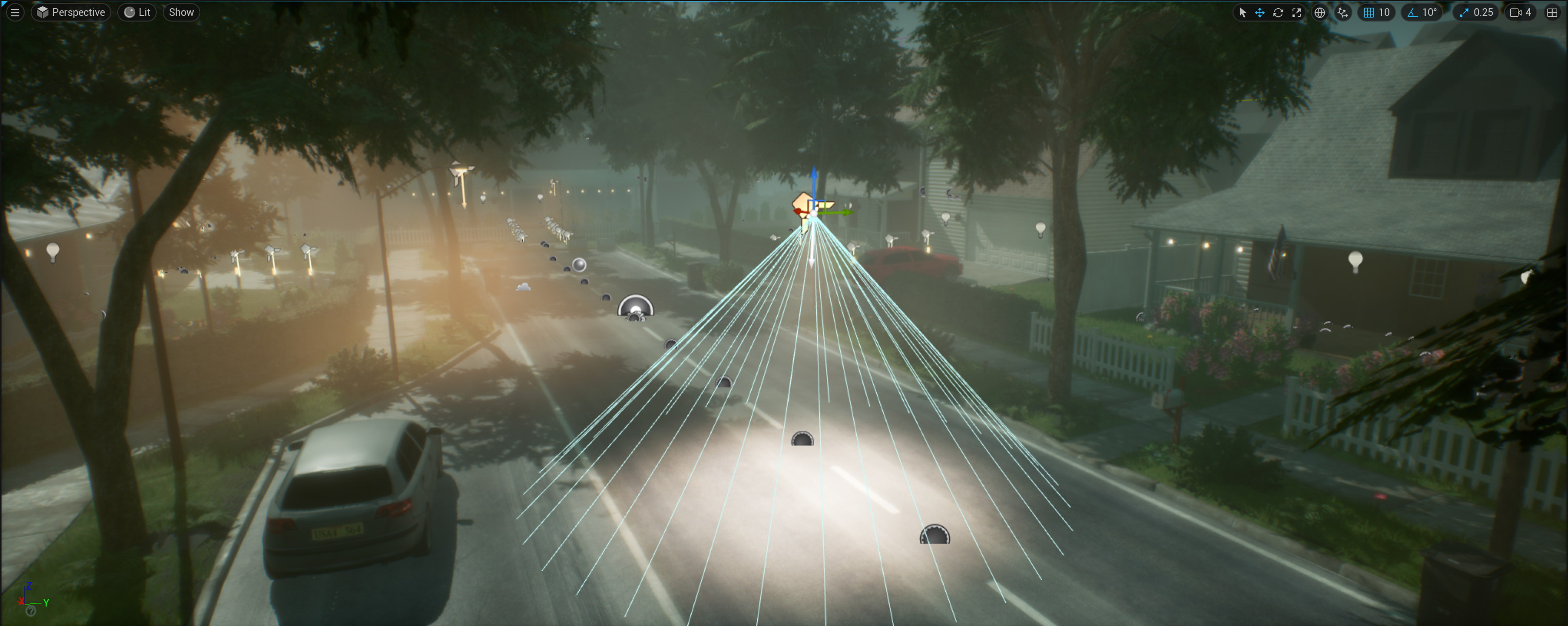Choose the Scale transform tool
Screen dimensions: 1568x626
click(1297, 12)
